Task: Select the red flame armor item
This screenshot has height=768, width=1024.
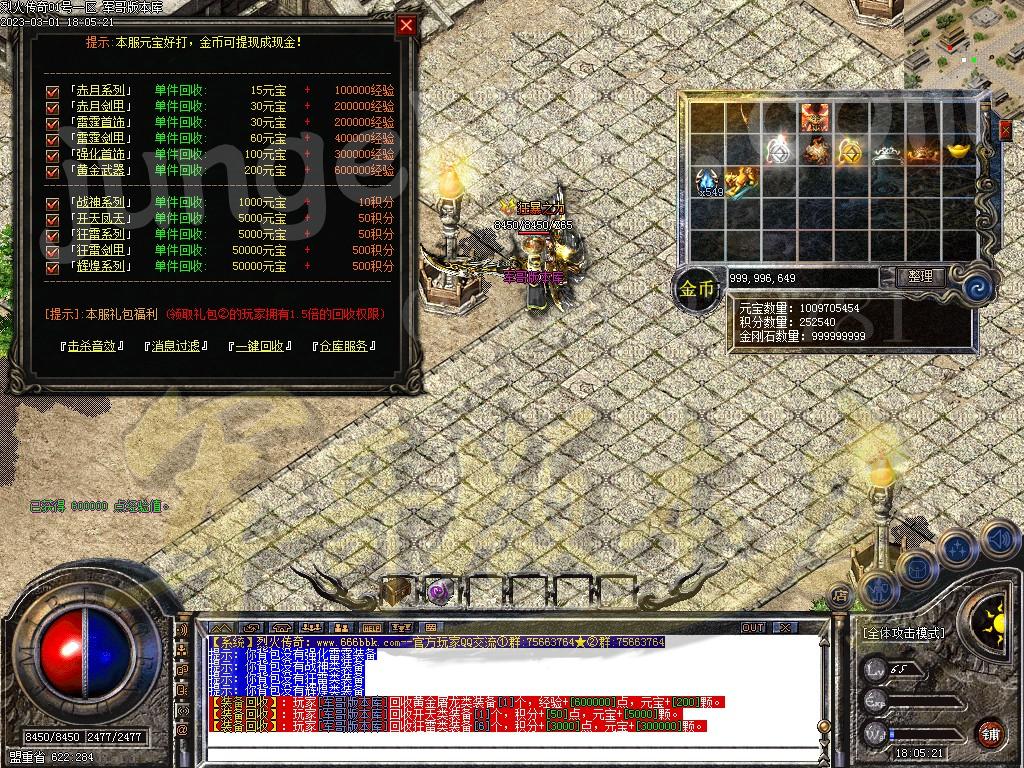Action: click(814, 117)
